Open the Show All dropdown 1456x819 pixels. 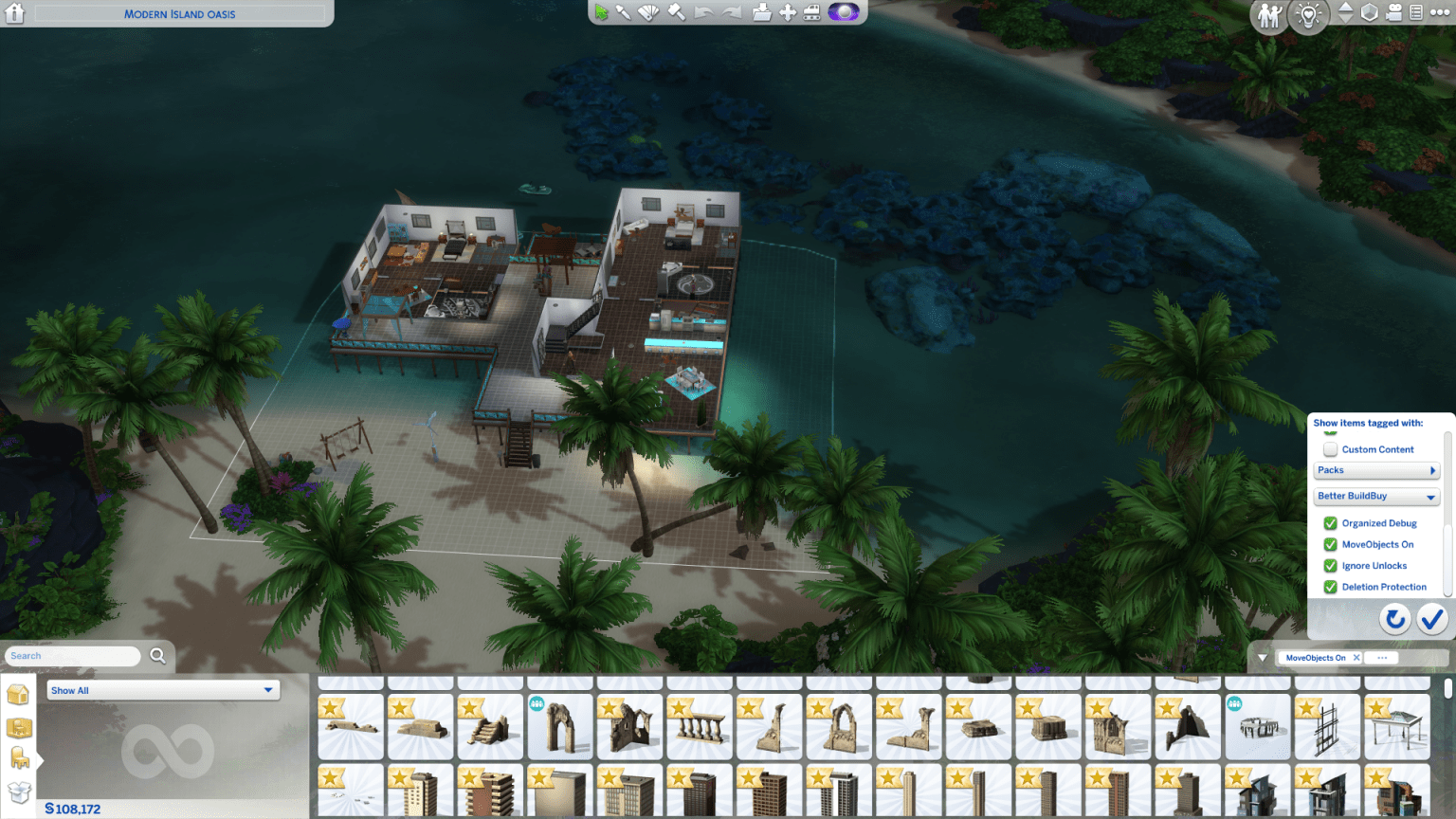click(162, 690)
